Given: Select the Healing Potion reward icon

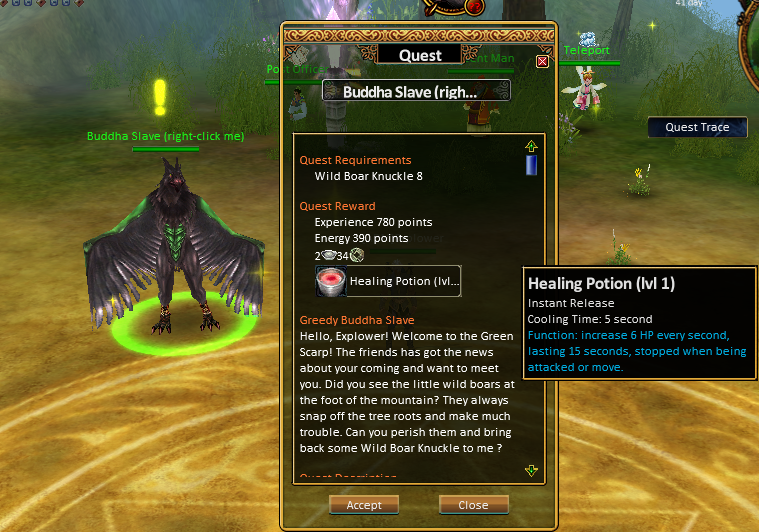Looking at the screenshot, I should tap(331, 282).
